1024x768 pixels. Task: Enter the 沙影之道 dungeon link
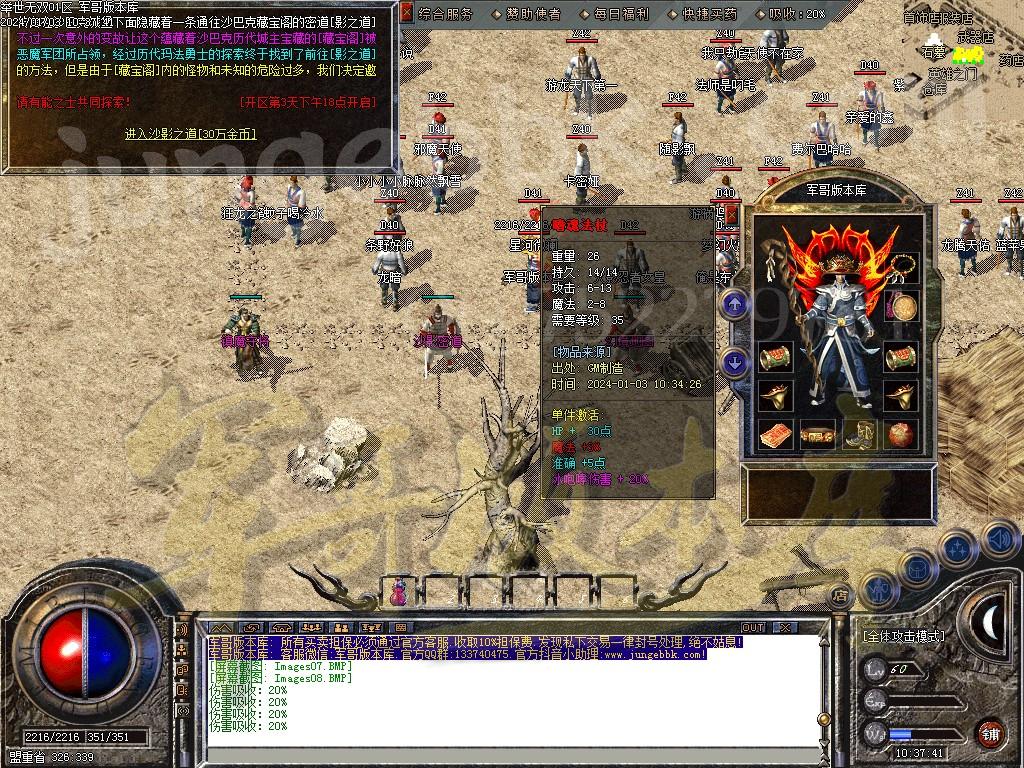[190, 133]
